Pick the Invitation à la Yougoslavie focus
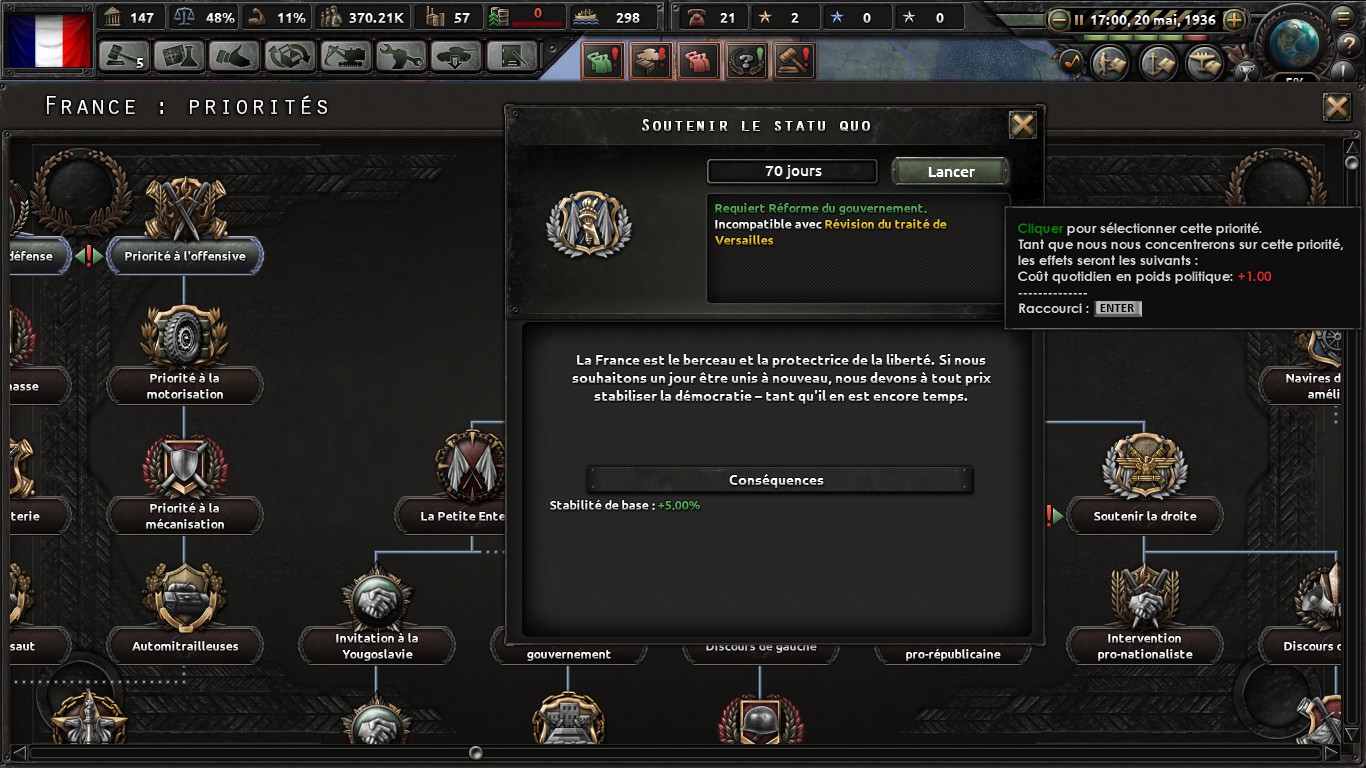Screen dimensions: 1366x768 coord(376,645)
